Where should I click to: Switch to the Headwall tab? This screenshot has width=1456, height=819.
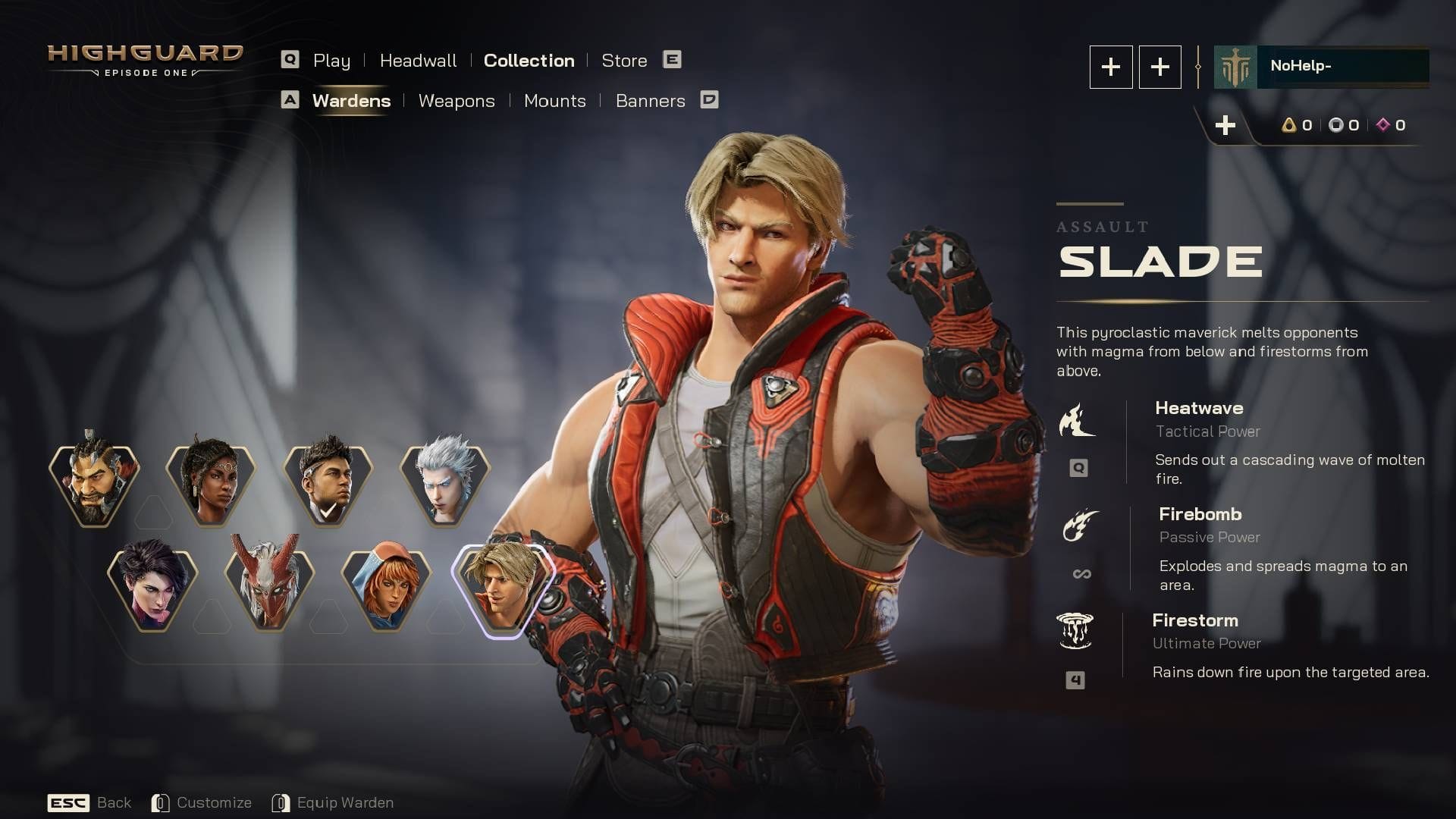point(418,61)
